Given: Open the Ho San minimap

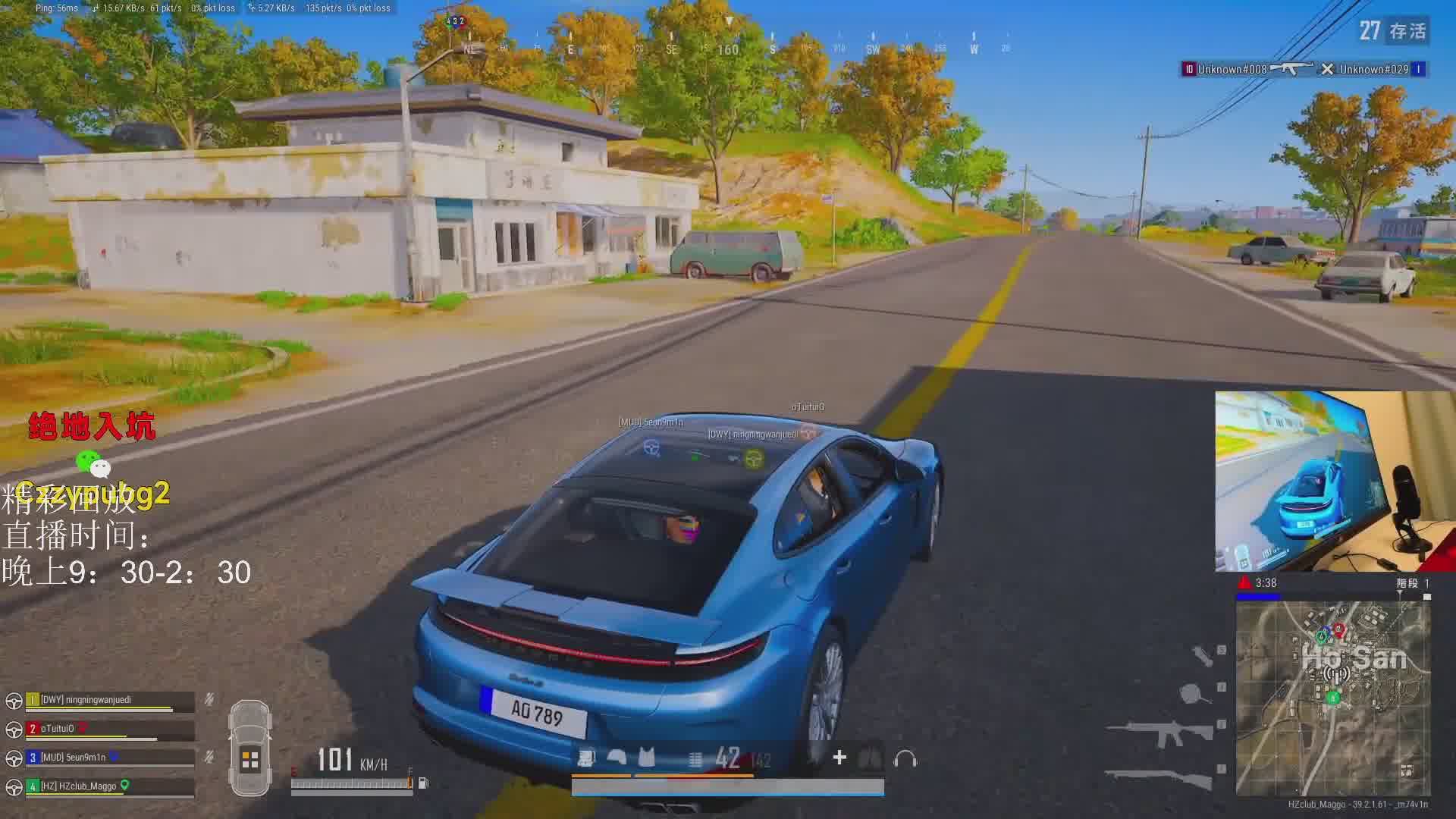Looking at the screenshot, I should [x=1333, y=698].
